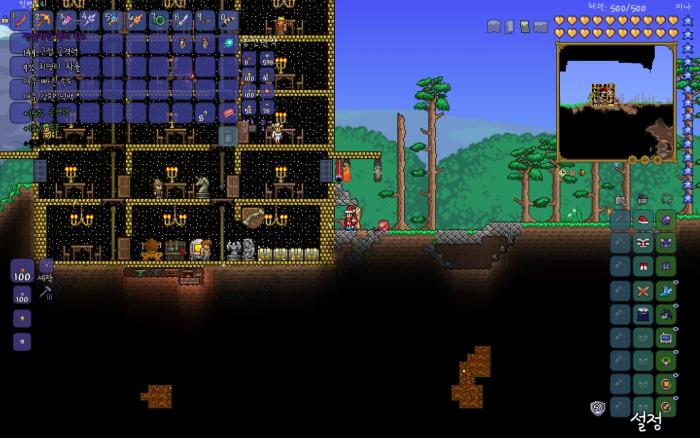Open the housing menu icon above equipment
The width and height of the screenshot is (700, 438).
[x=642, y=200]
